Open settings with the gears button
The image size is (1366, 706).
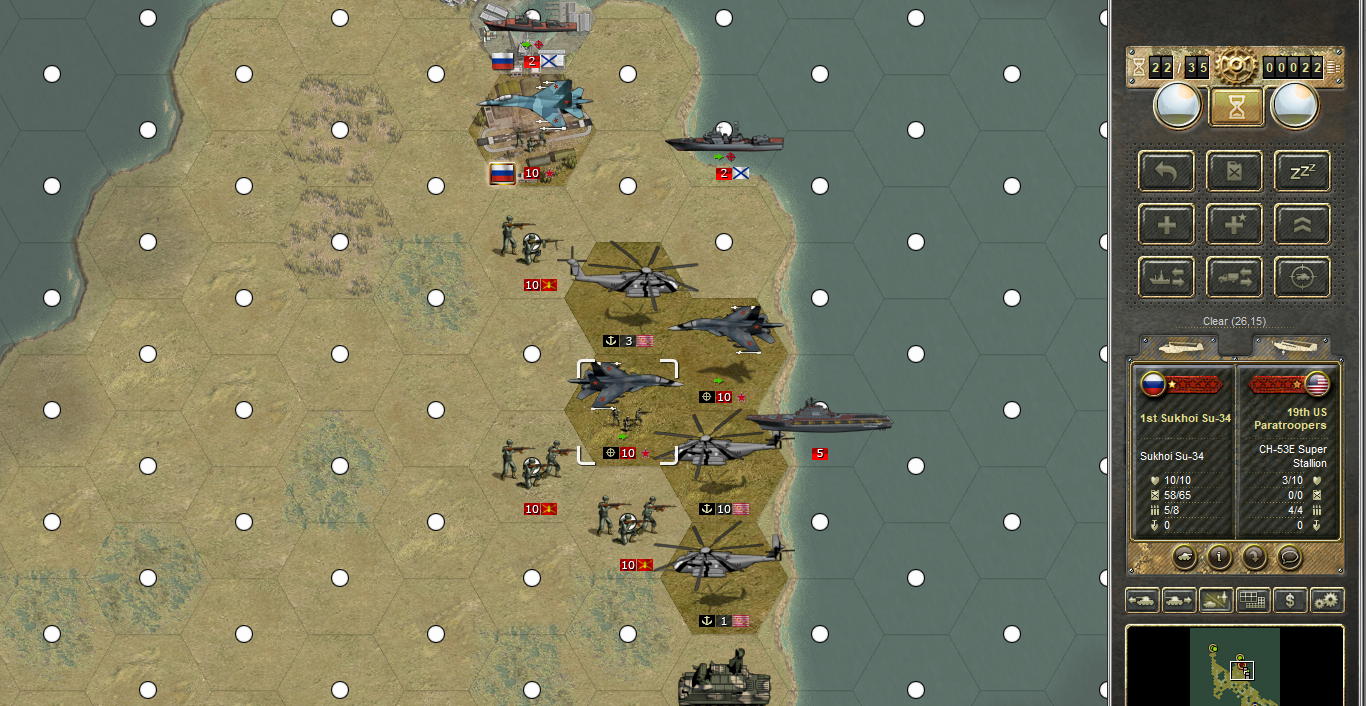(1327, 600)
